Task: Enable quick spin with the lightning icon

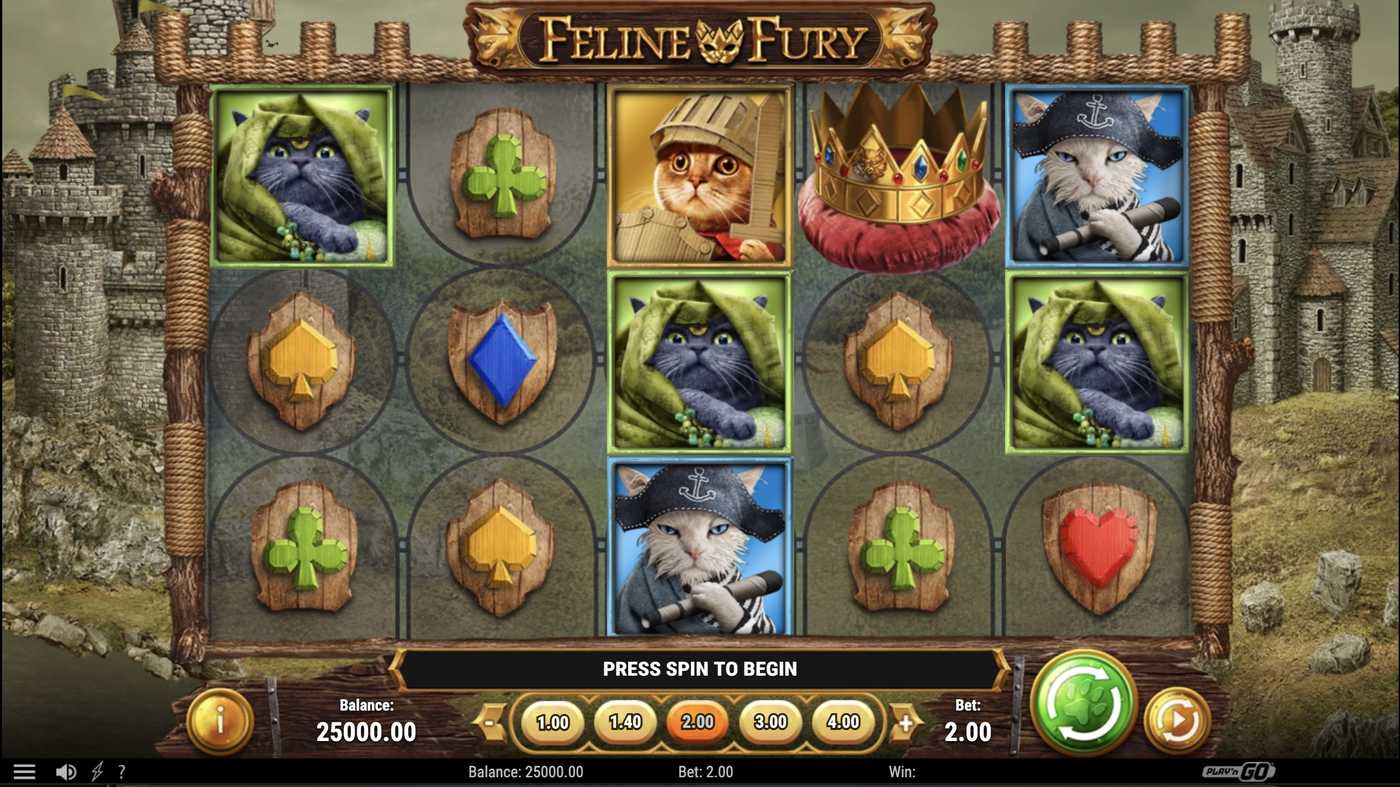Action: click(x=96, y=770)
